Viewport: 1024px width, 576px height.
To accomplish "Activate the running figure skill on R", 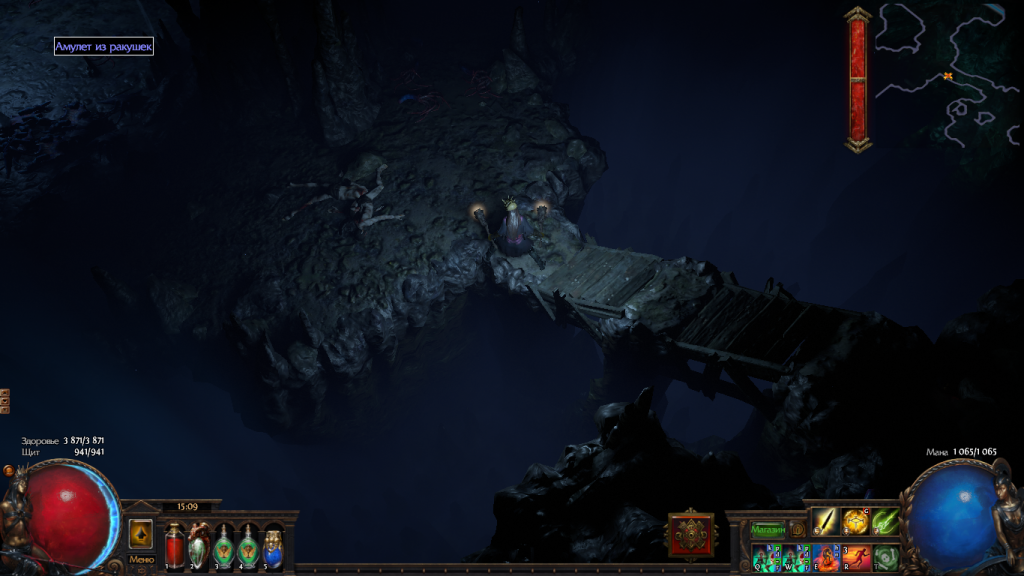I will [x=856, y=557].
